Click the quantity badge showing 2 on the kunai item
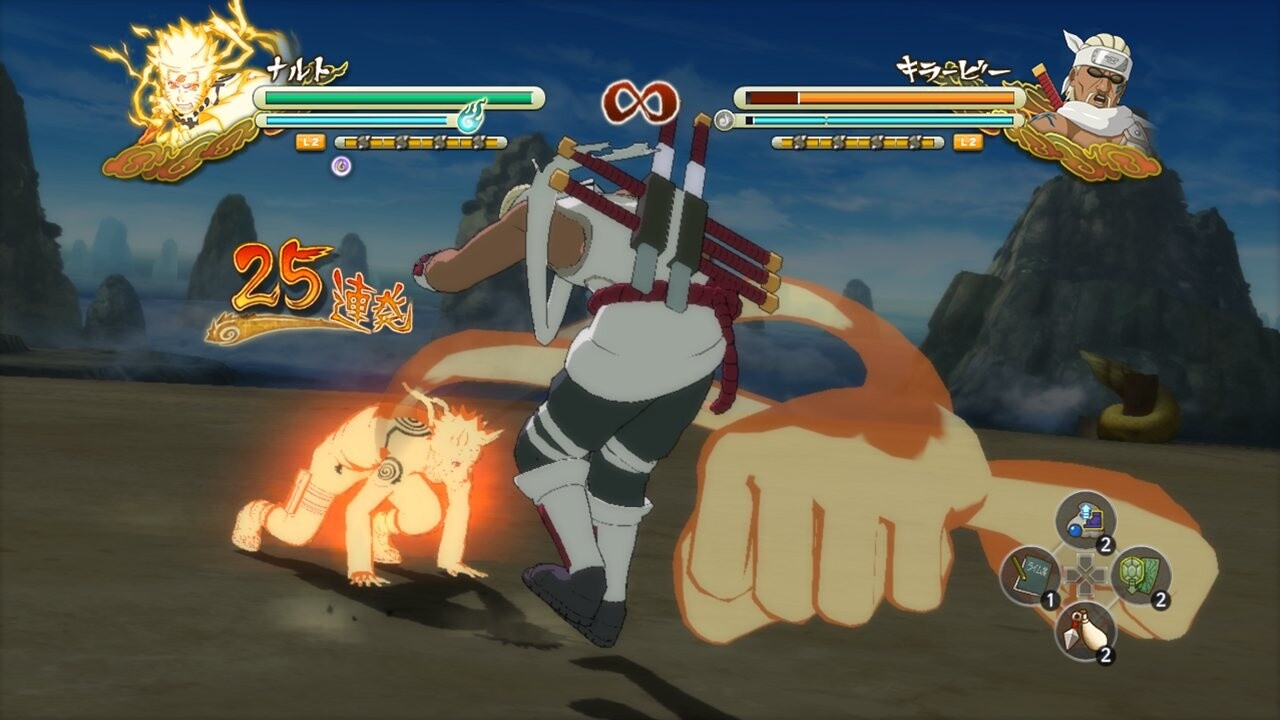 (1105, 653)
